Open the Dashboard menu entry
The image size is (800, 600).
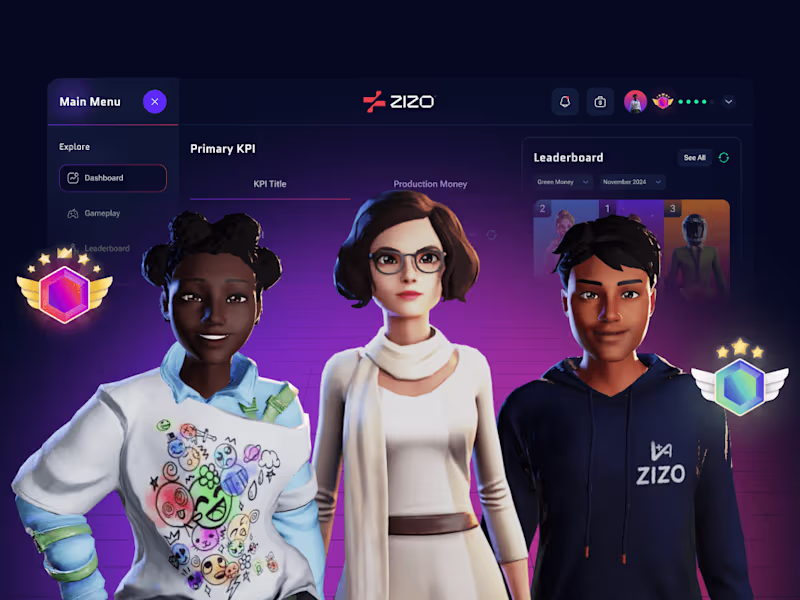coord(112,178)
